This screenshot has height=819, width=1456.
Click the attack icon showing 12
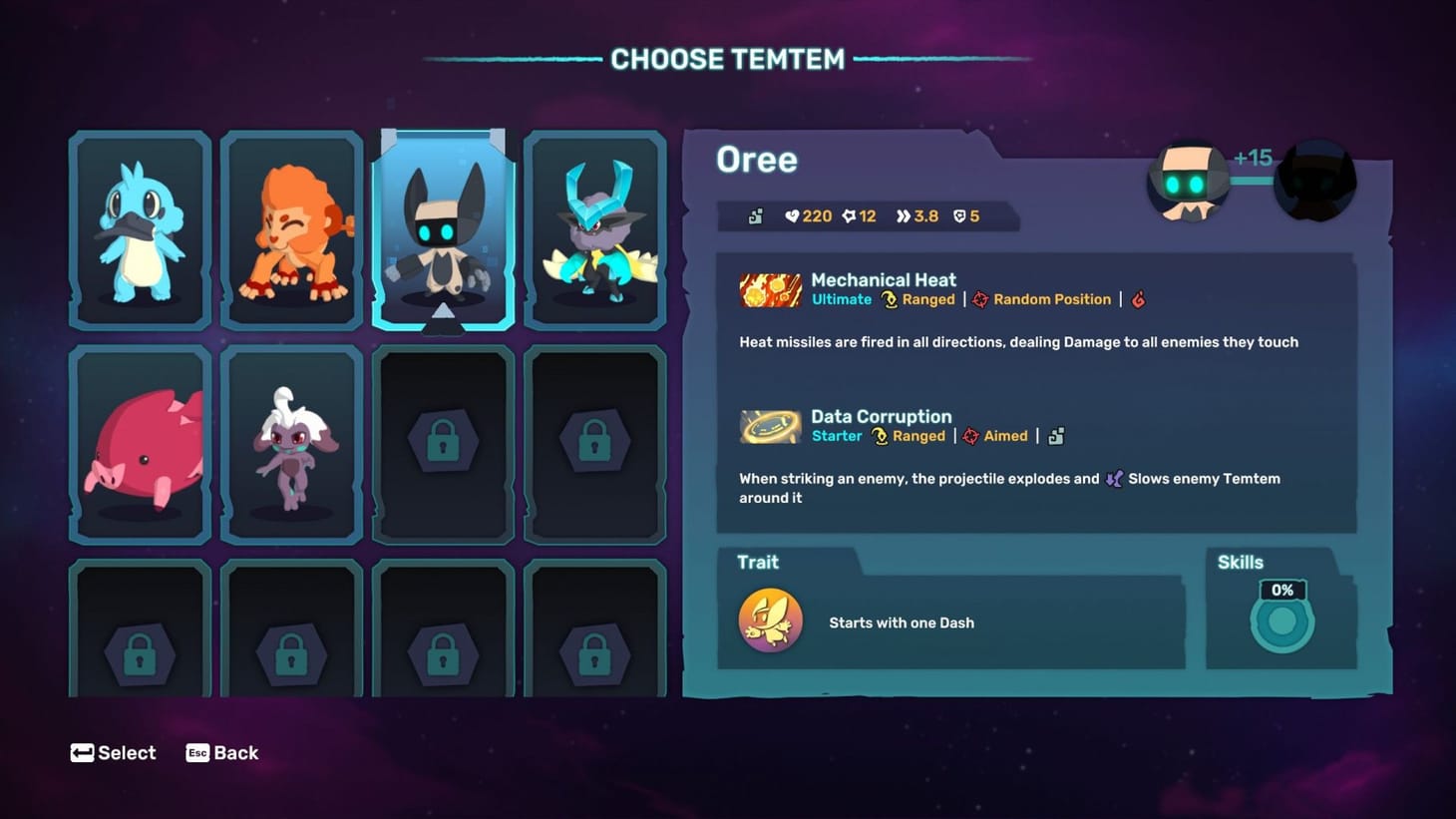point(849,215)
